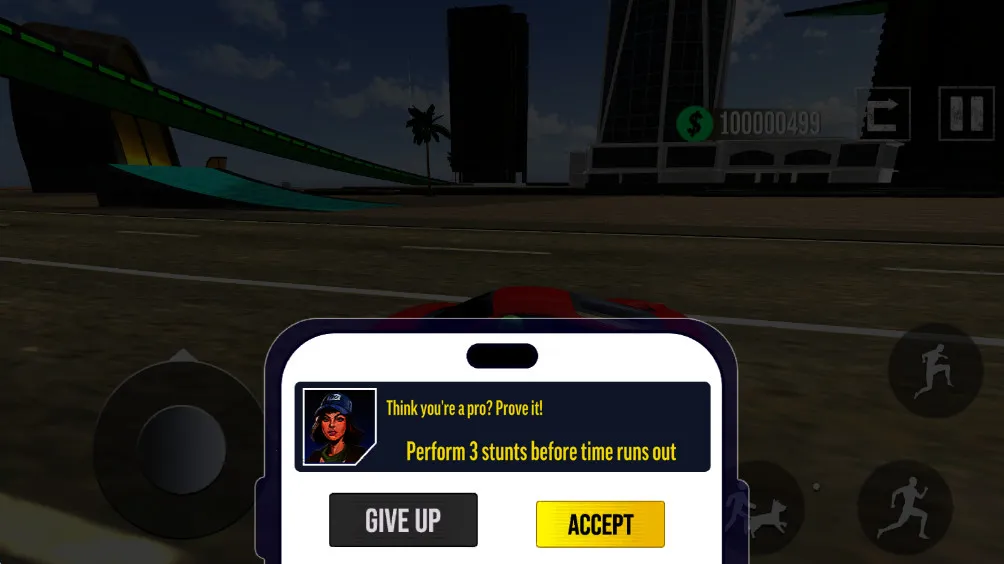The height and width of the screenshot is (564, 1004).
Task: Accept the stunt challenge
Action: (600, 524)
